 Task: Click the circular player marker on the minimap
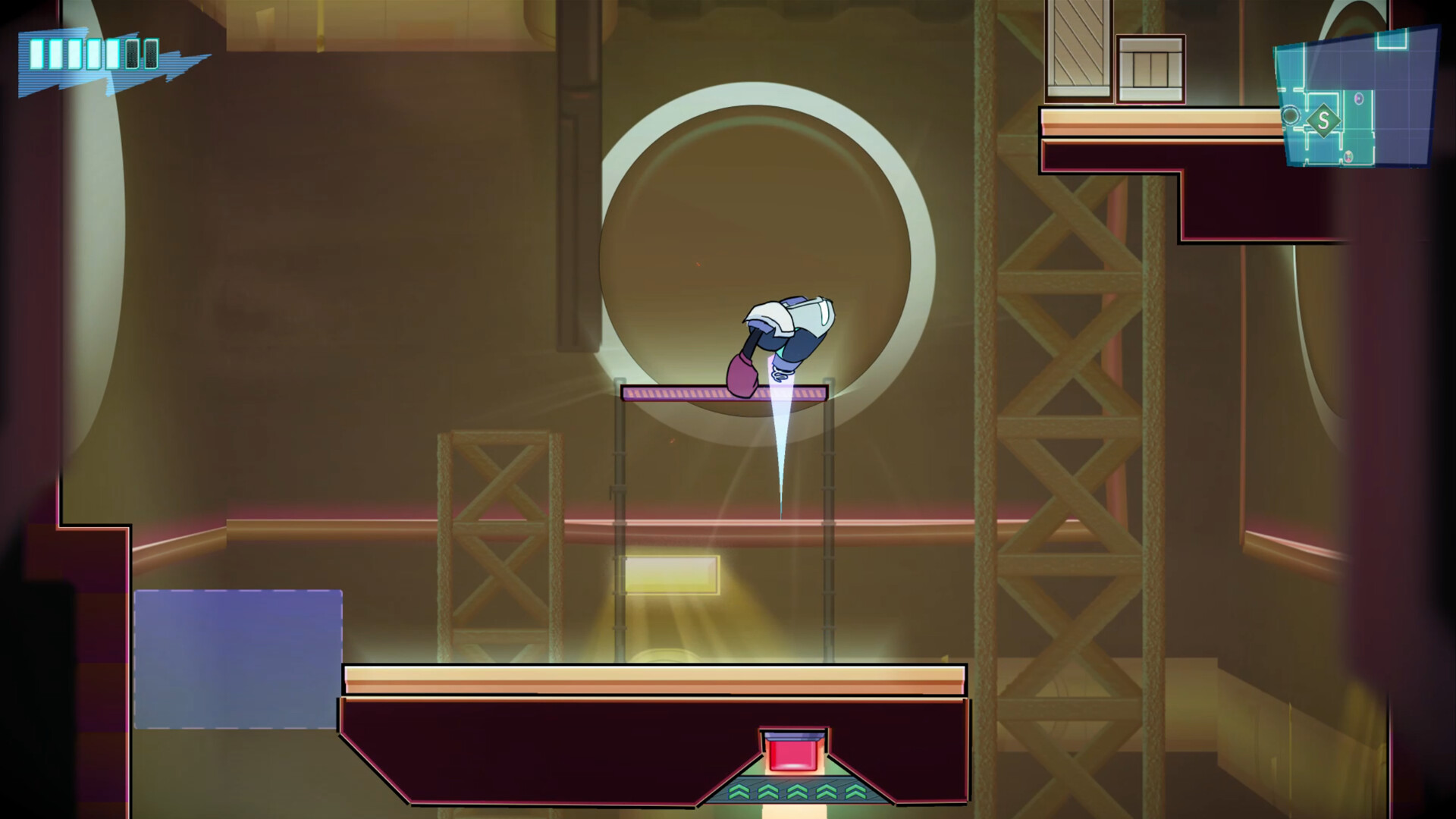click(x=1290, y=116)
